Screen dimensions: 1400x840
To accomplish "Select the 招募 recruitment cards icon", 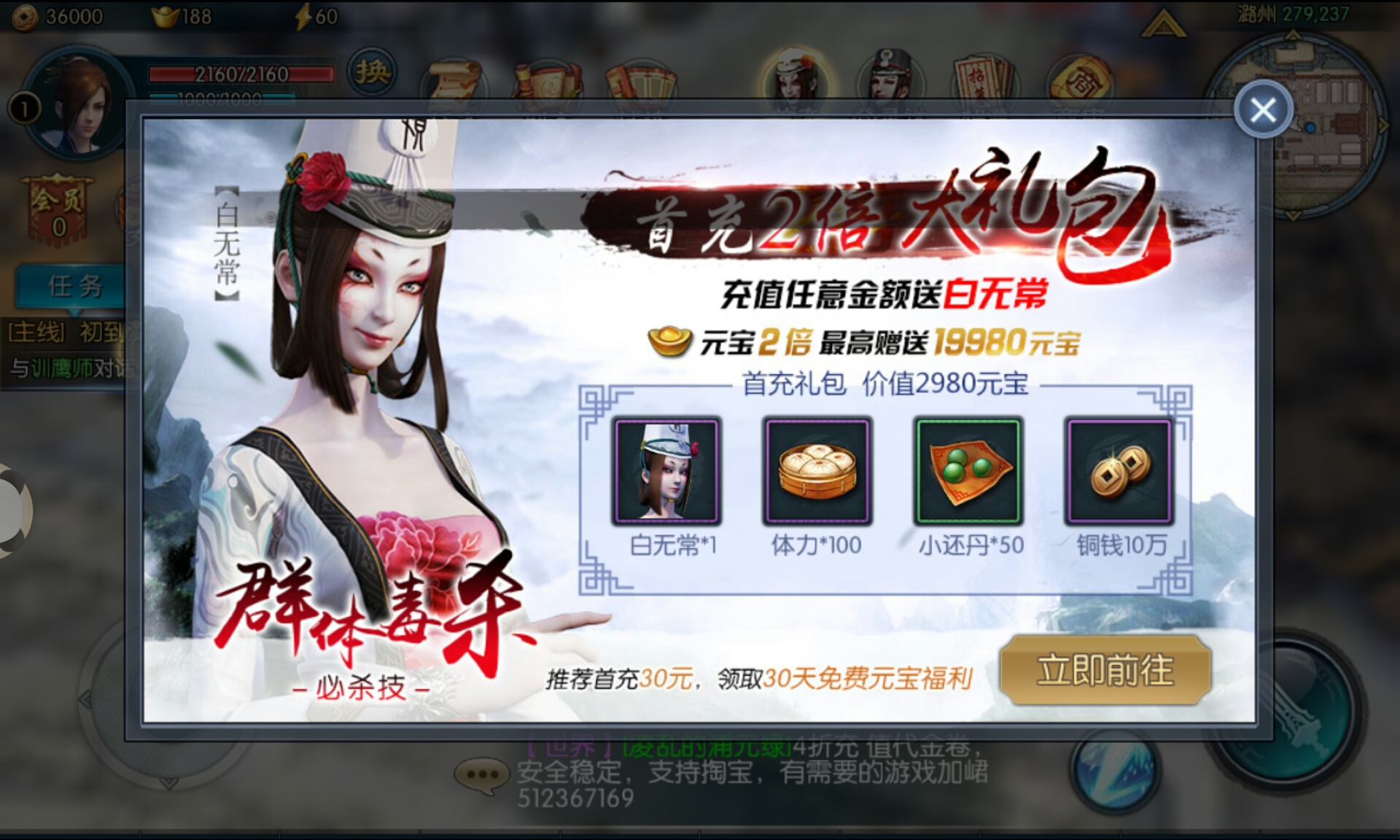I will click(986, 75).
